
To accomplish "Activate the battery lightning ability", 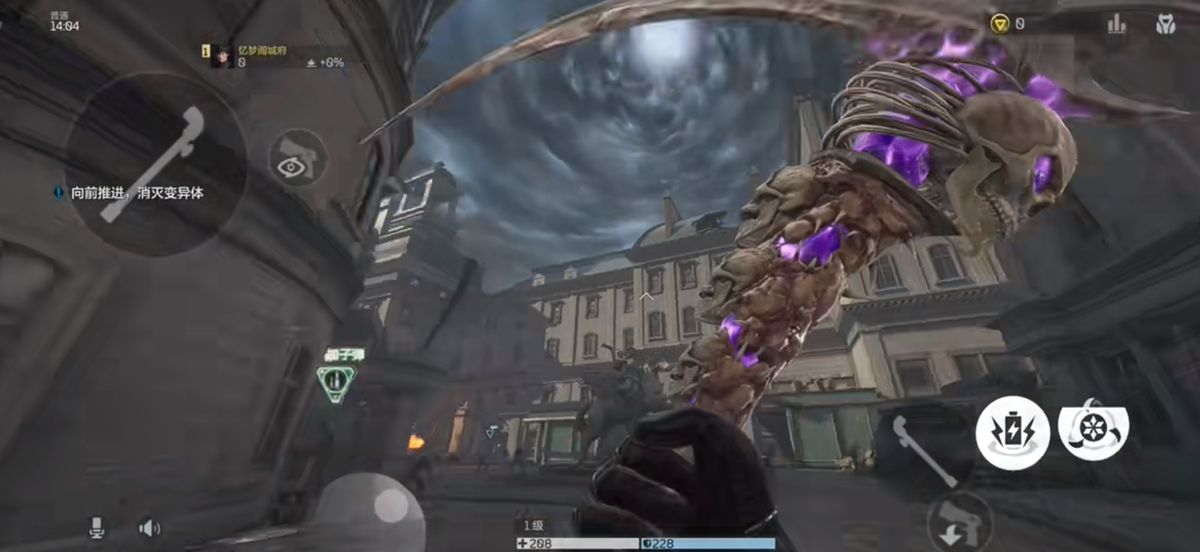I will (x=1012, y=432).
